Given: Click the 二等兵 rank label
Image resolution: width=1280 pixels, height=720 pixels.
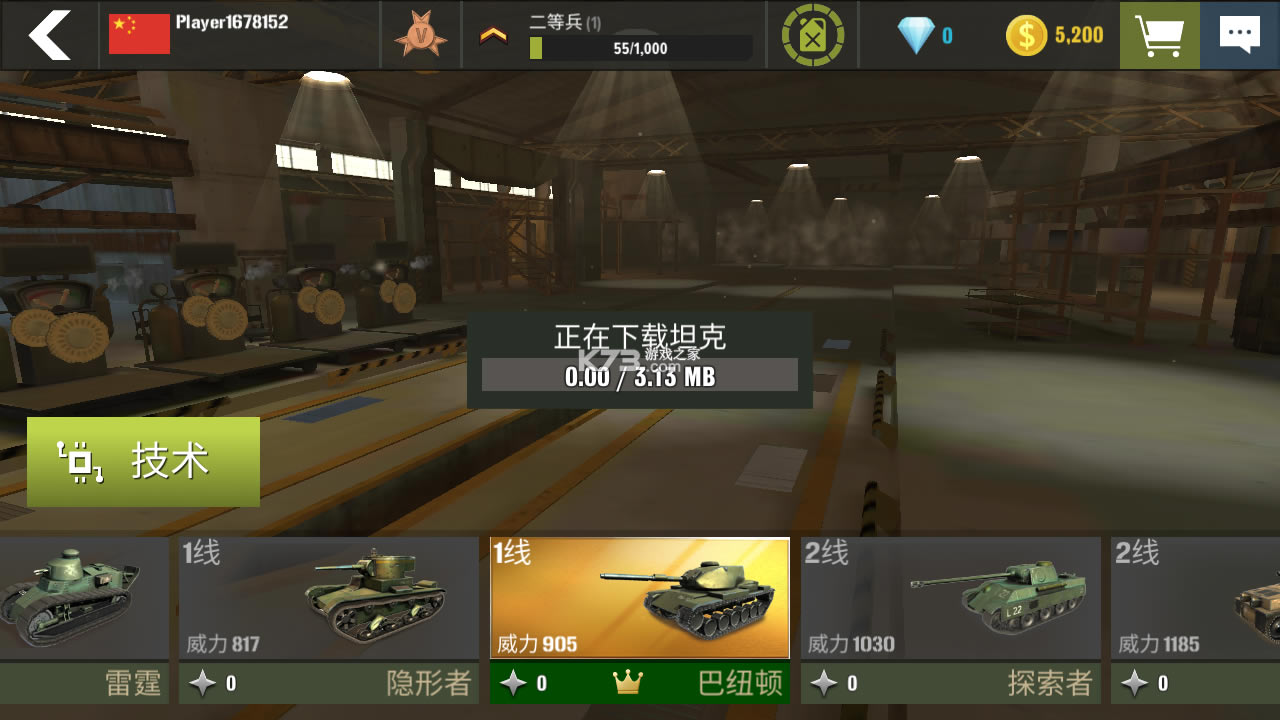Looking at the screenshot, I should 556,20.
